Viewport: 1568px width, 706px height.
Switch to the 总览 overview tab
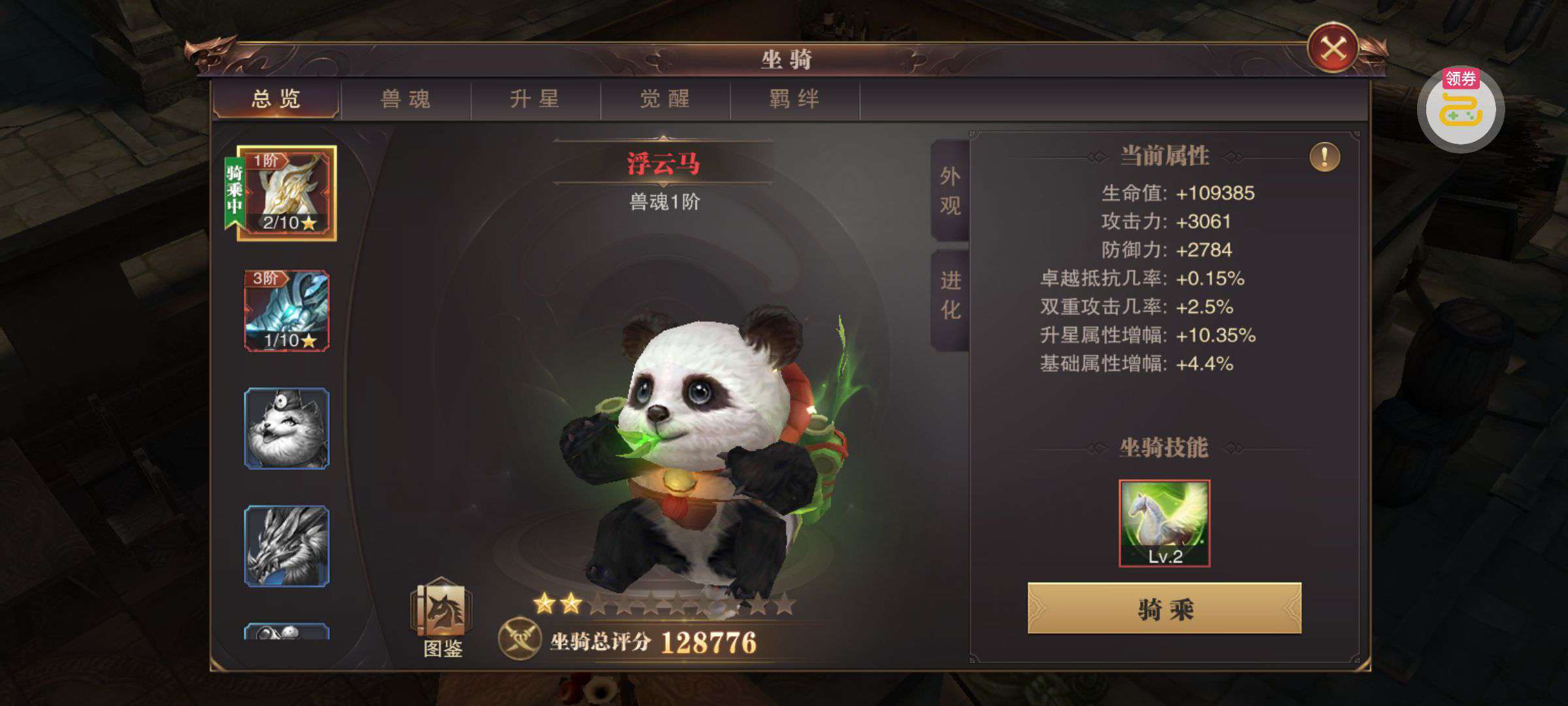tap(276, 99)
